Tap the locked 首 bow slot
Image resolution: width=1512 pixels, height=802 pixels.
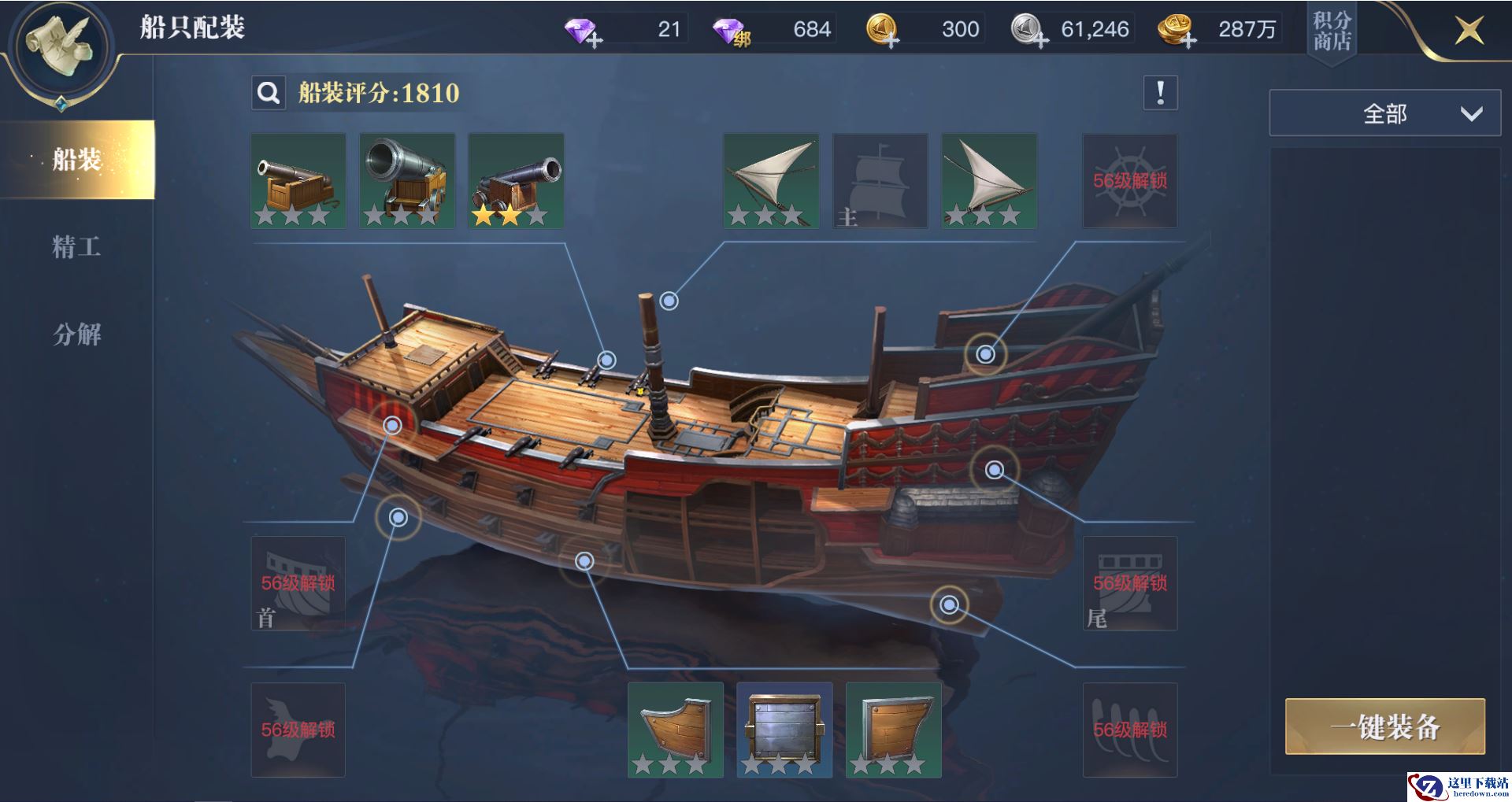tap(298, 583)
